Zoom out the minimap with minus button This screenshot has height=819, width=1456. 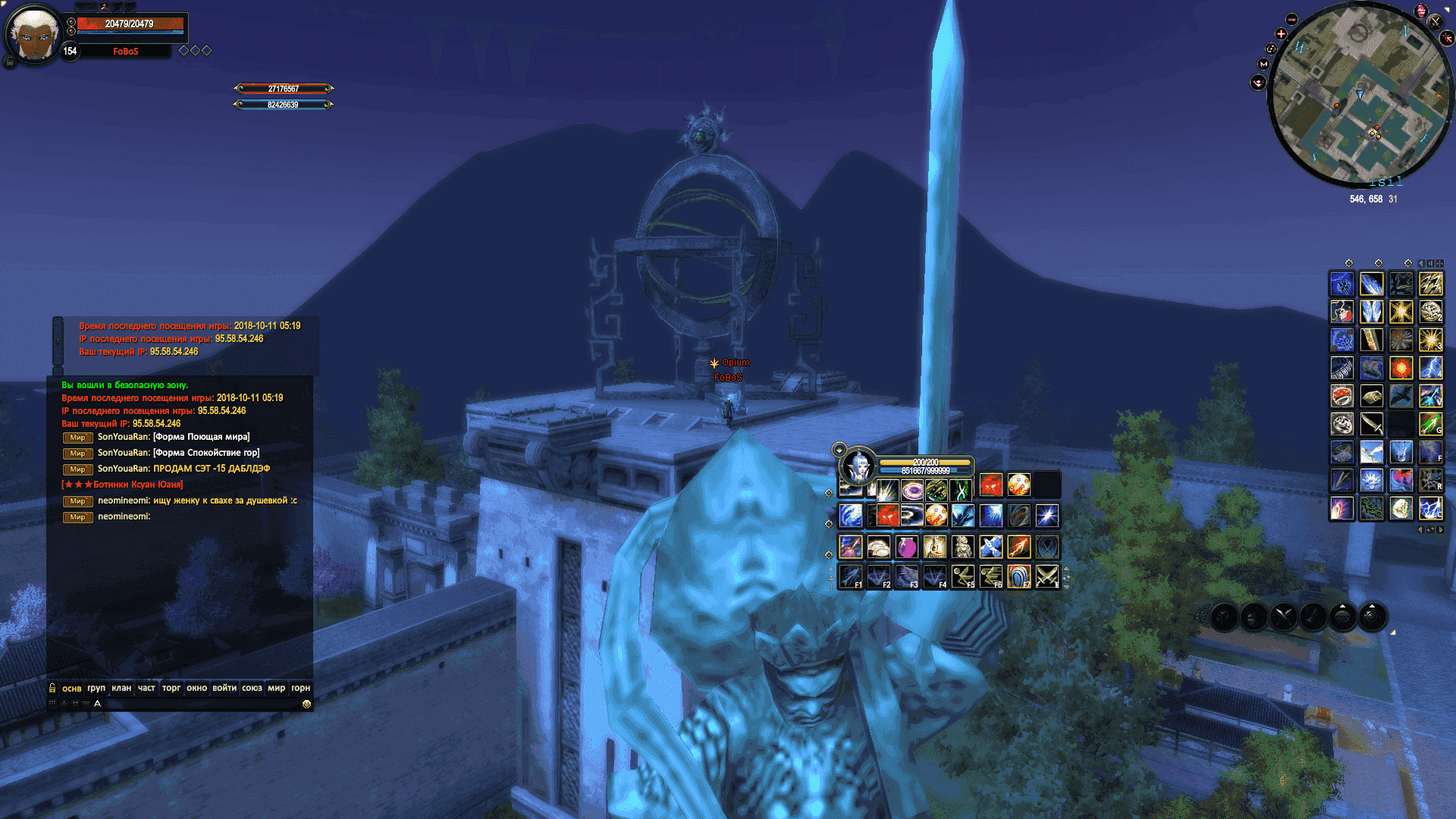pyautogui.click(x=1292, y=20)
